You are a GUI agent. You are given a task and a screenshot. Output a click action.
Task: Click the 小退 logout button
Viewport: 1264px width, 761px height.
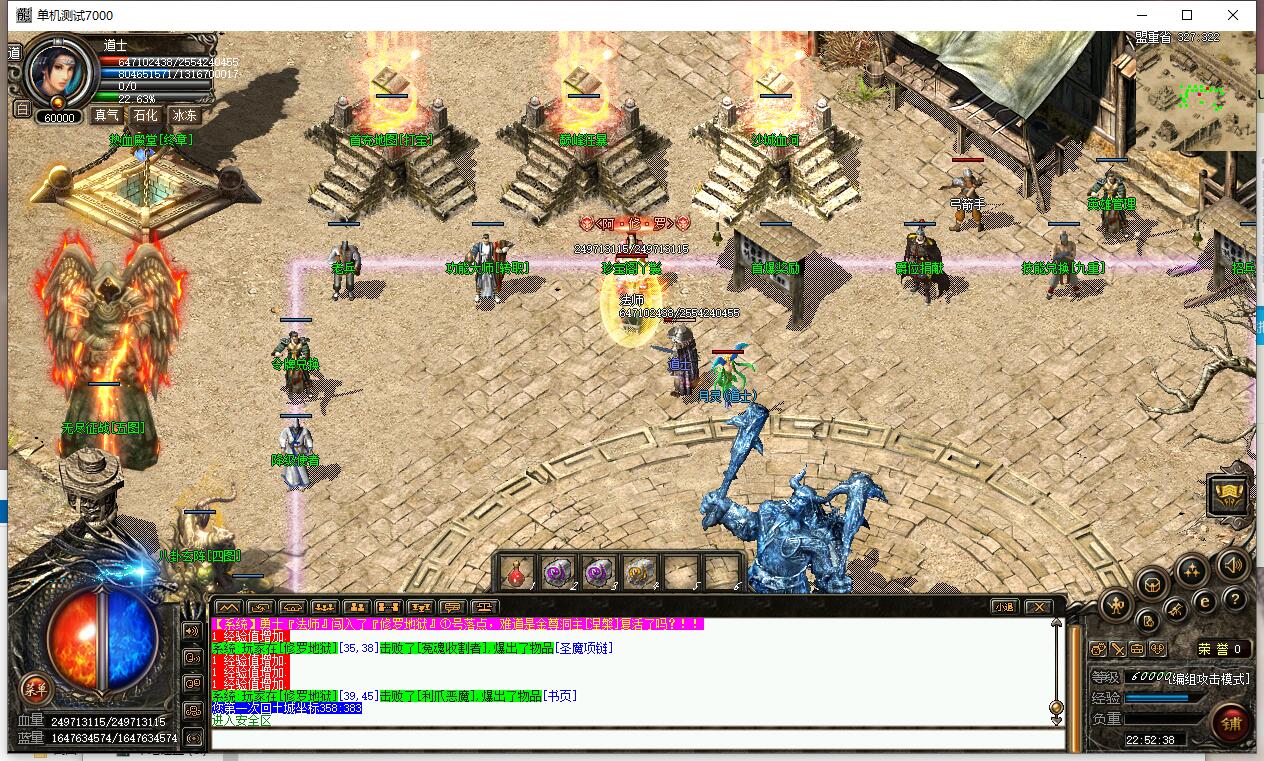[1005, 606]
